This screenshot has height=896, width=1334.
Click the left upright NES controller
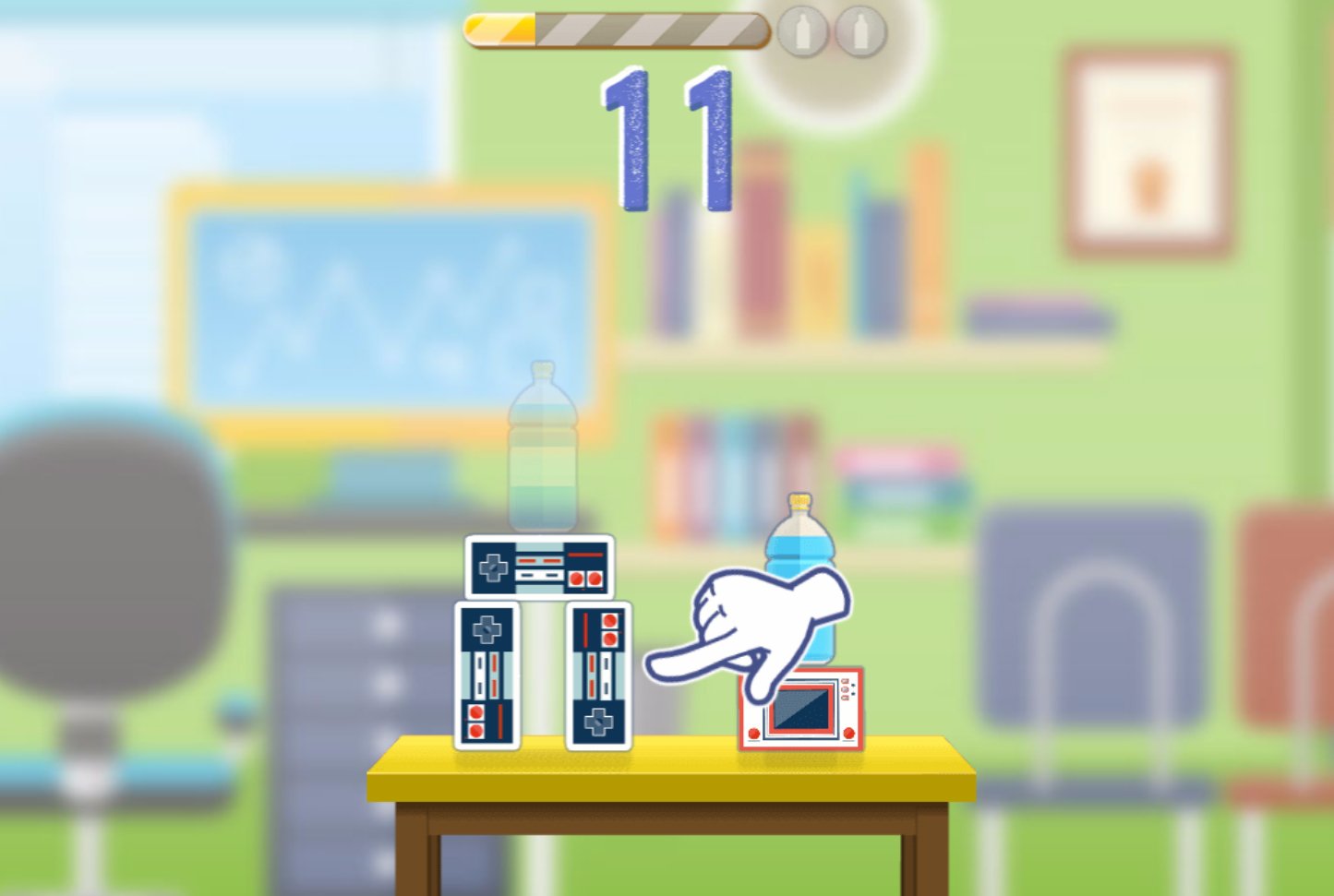click(489, 674)
